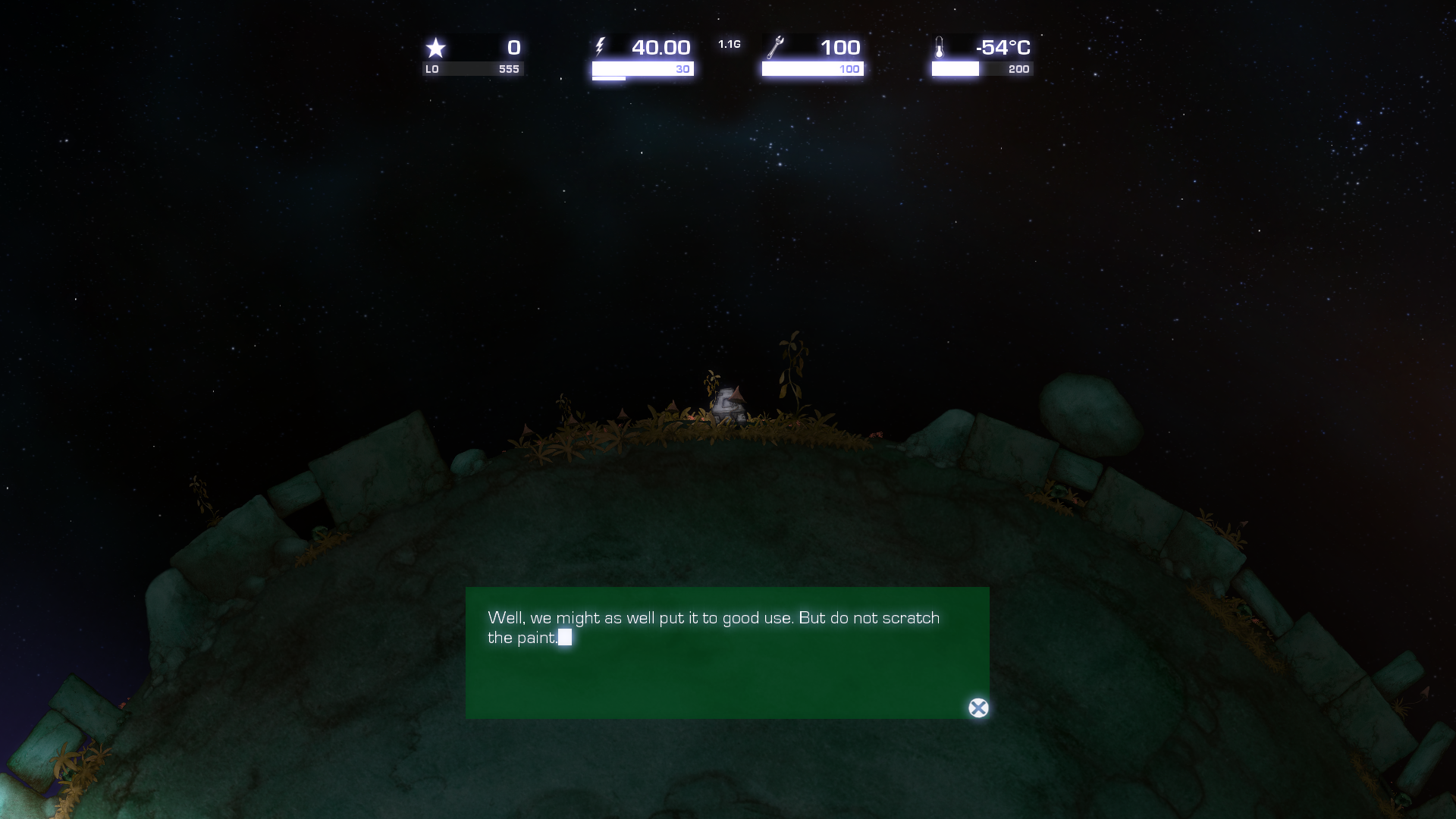Toggle the durability bar showing 100
The height and width of the screenshot is (819, 1456).
(x=811, y=70)
